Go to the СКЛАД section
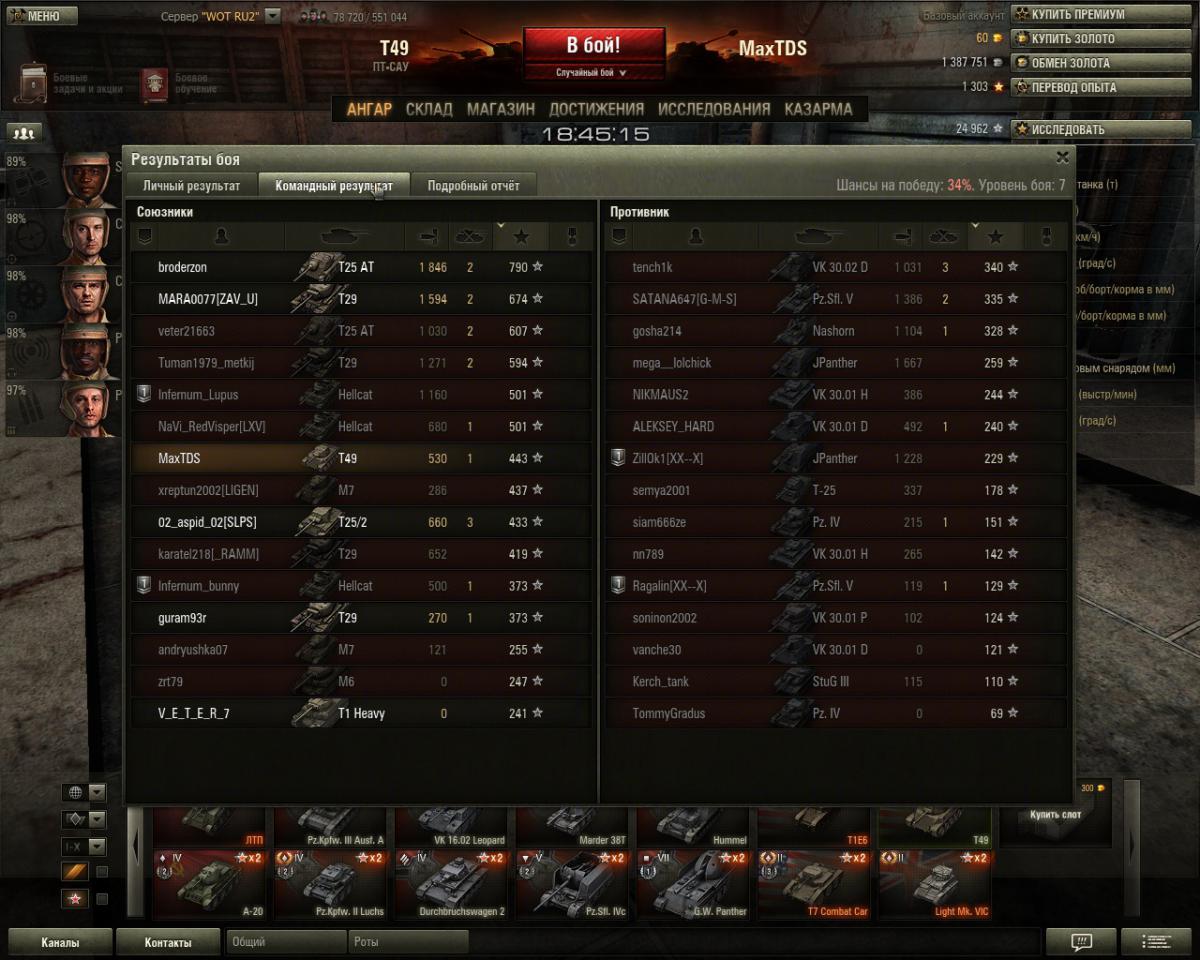 tap(429, 109)
